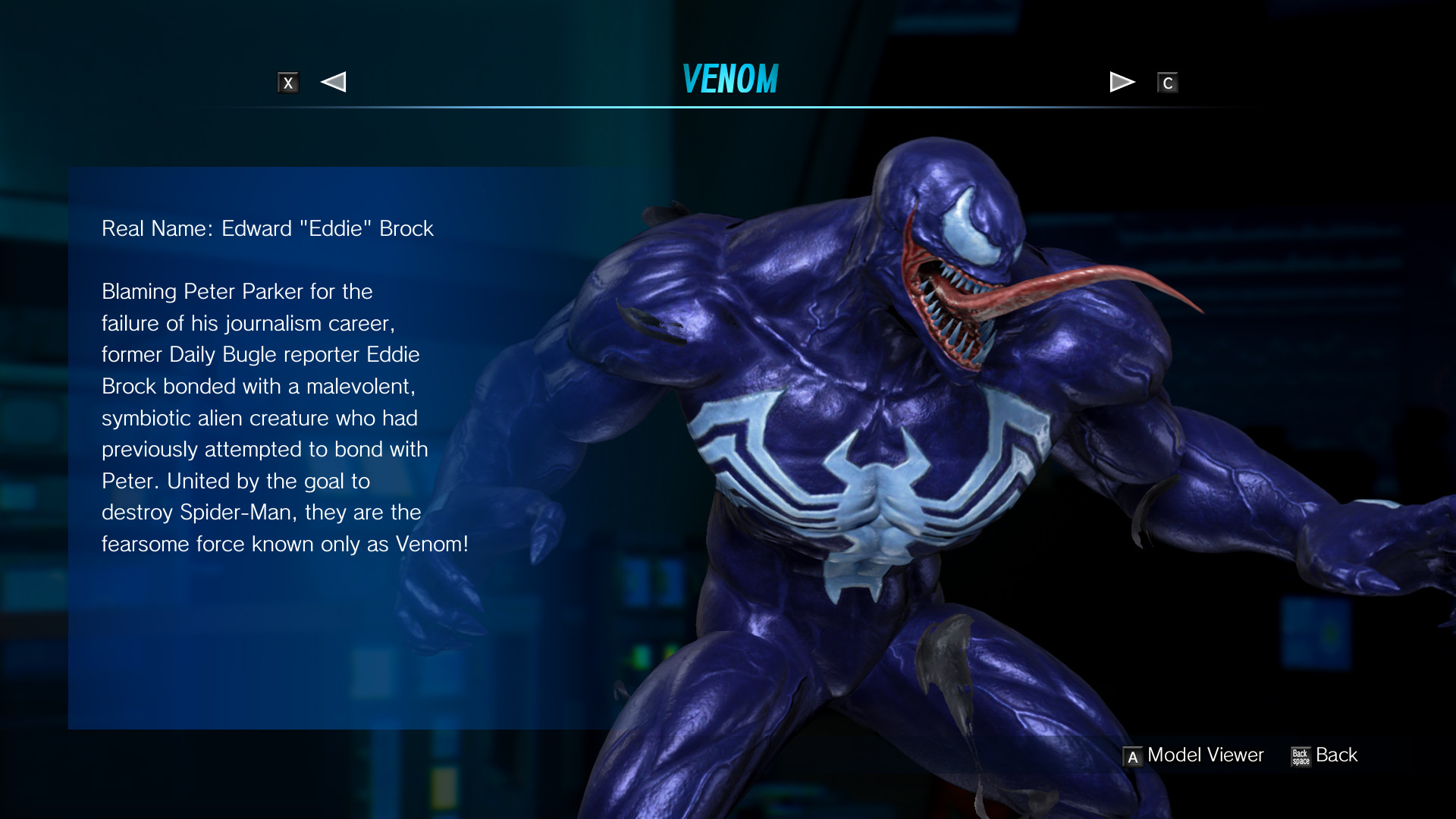Image resolution: width=1456 pixels, height=819 pixels.
Task: Go to the previous character with the left arrow
Action: point(333,81)
